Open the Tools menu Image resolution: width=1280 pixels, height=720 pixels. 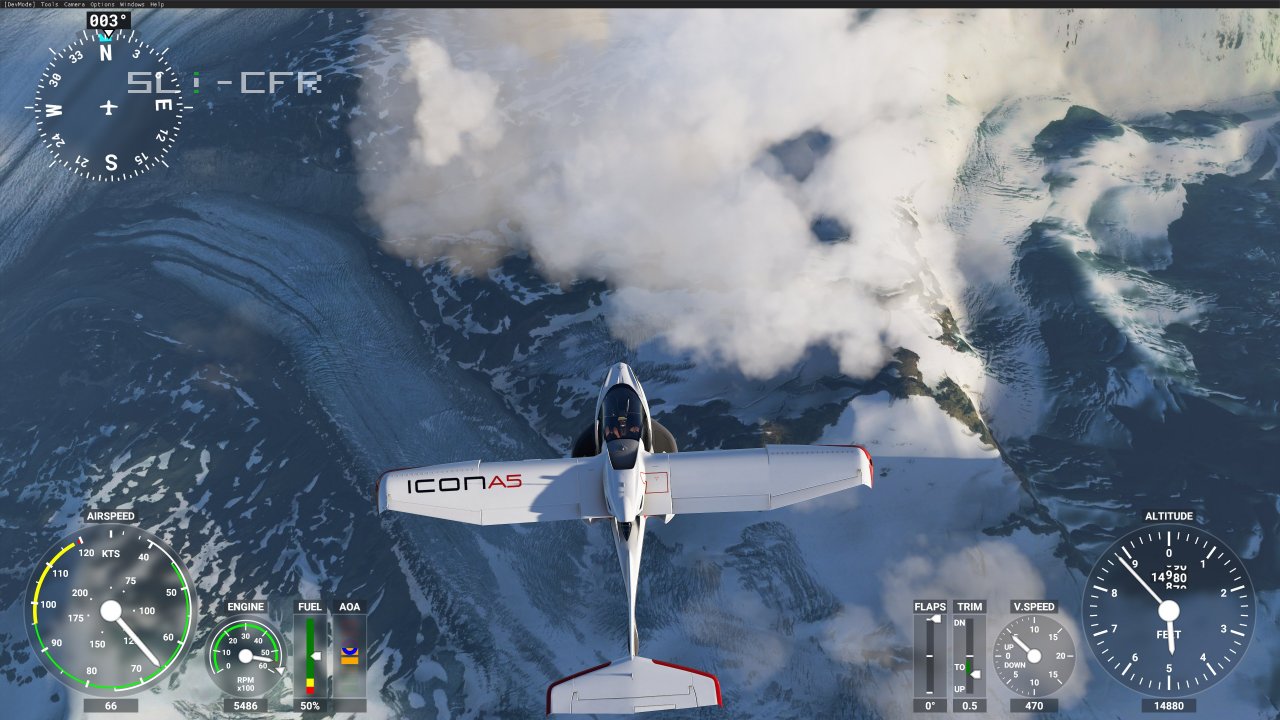coord(48,4)
